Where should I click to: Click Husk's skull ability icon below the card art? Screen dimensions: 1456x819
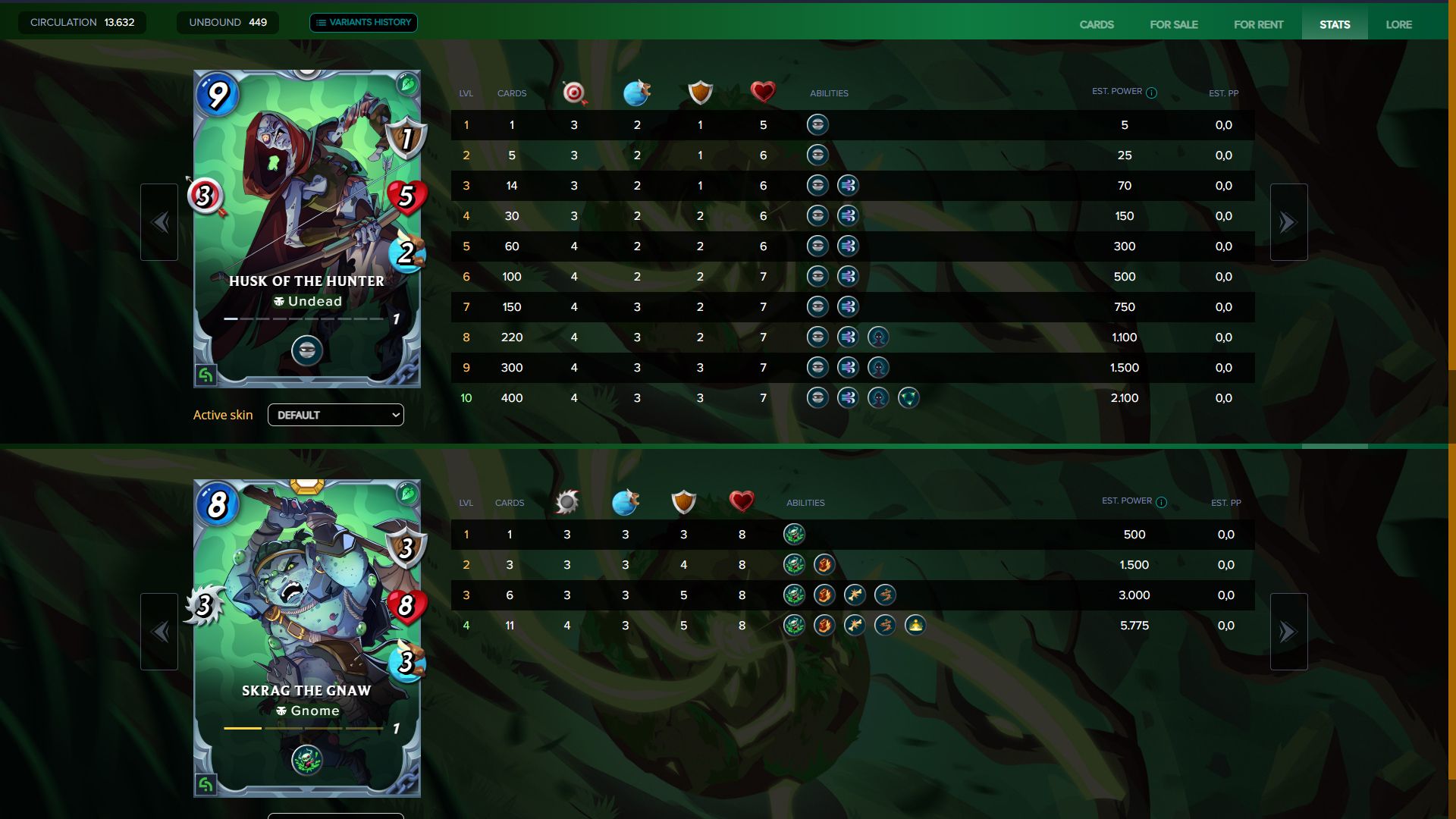[306, 350]
